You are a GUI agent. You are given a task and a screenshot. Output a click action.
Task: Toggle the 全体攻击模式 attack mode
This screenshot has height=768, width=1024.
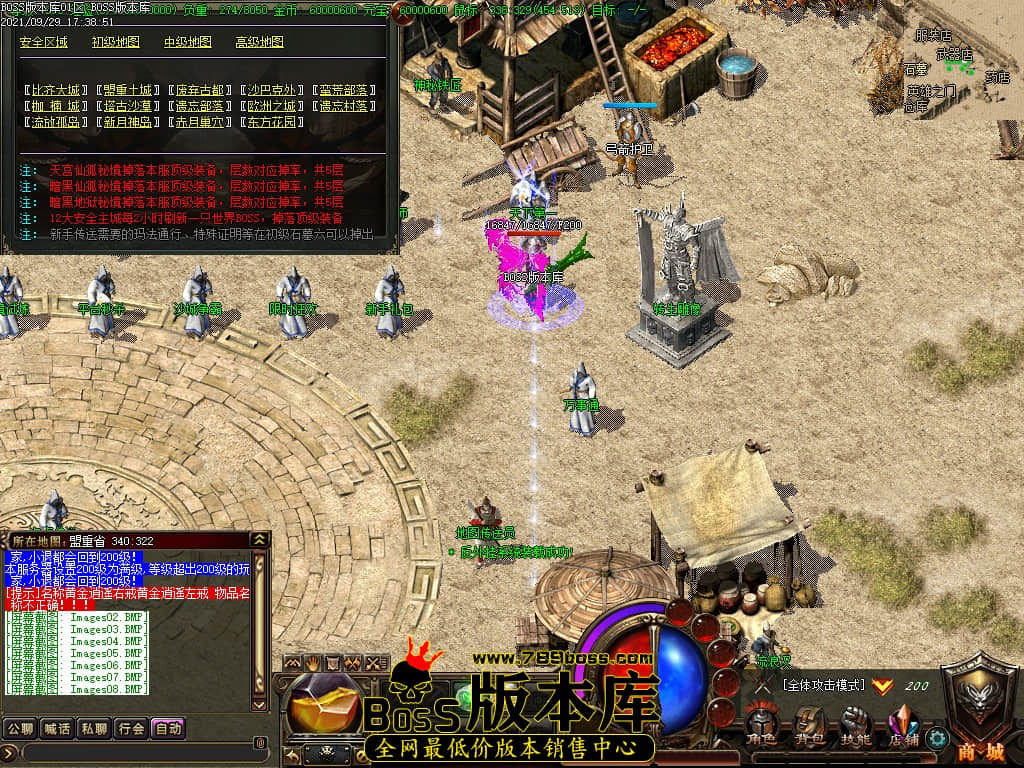825,686
